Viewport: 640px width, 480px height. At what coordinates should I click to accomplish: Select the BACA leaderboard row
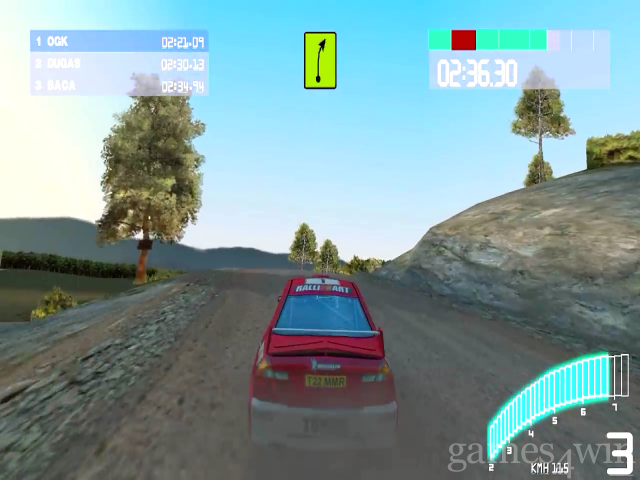[119, 86]
